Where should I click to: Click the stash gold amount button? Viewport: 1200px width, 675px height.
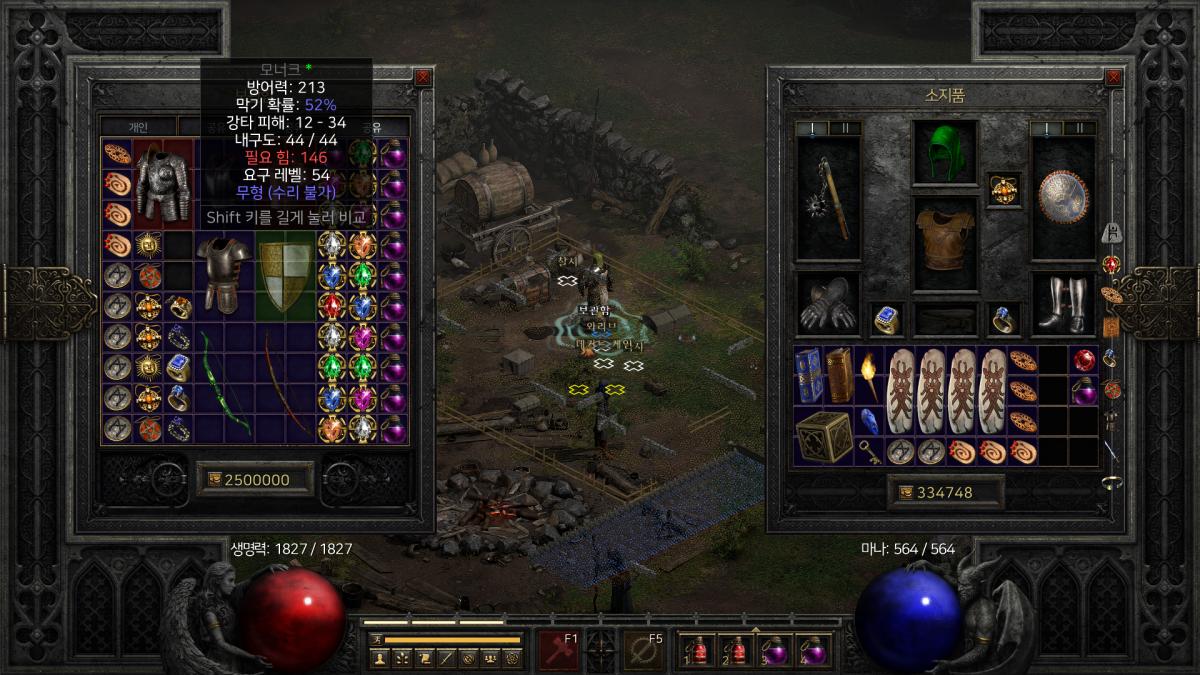coord(256,479)
